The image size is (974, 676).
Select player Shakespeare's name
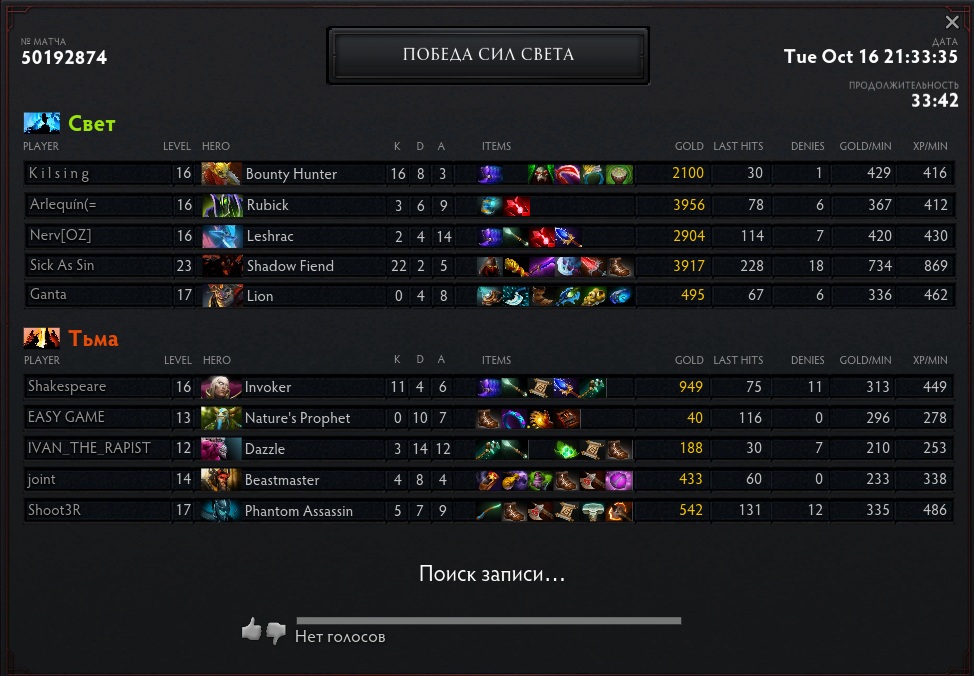[67, 387]
